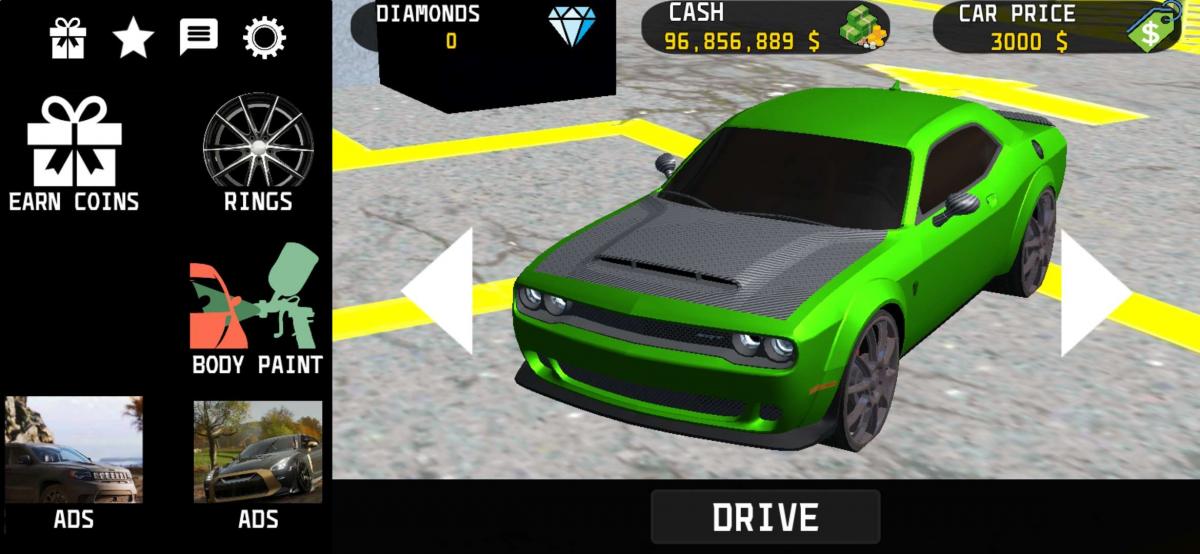Open the Jeep SUV ad thumbnail
Image resolution: width=1200 pixels, height=554 pixels.
click(x=74, y=450)
